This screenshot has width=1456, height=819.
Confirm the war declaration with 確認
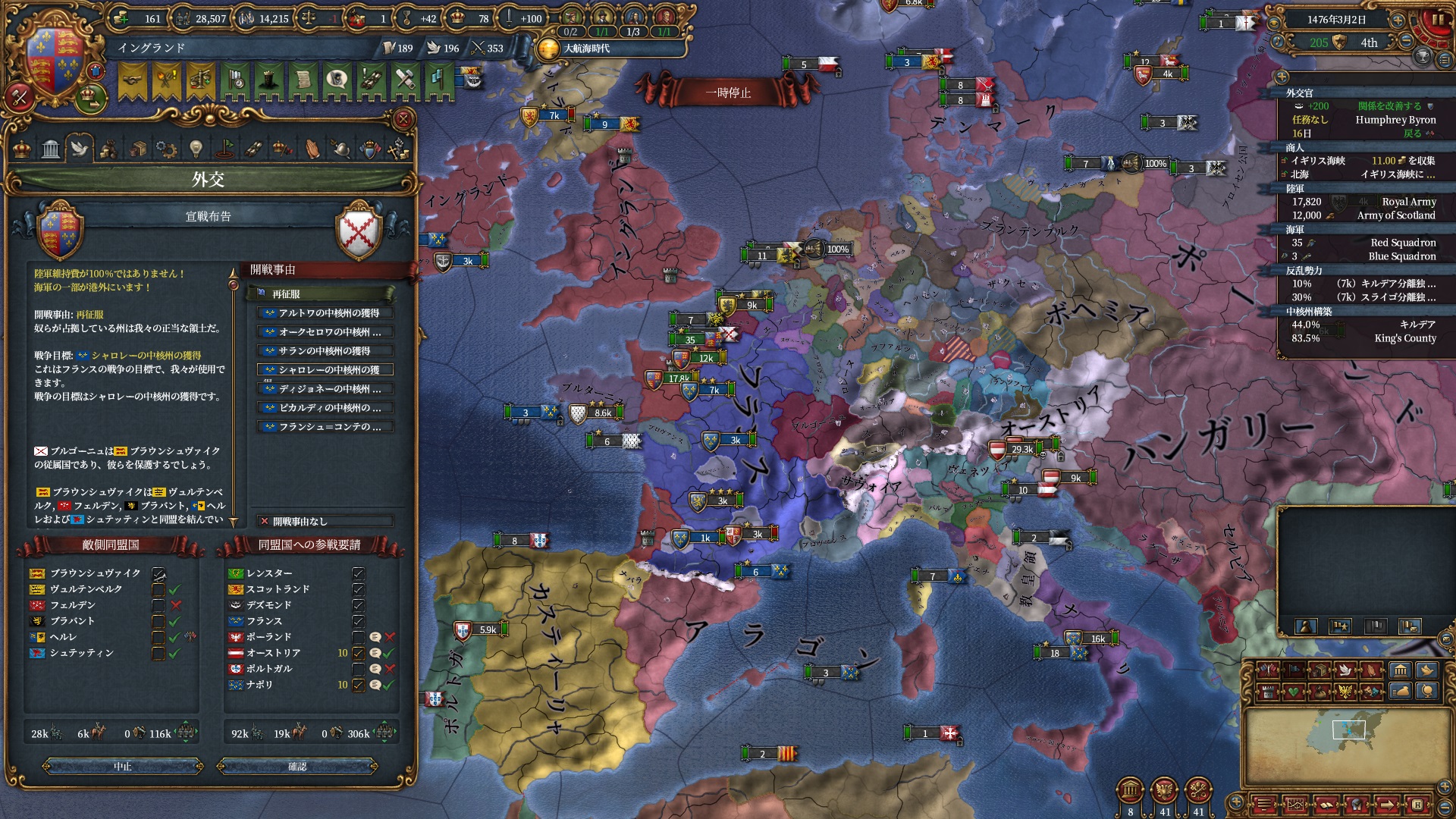point(297,767)
